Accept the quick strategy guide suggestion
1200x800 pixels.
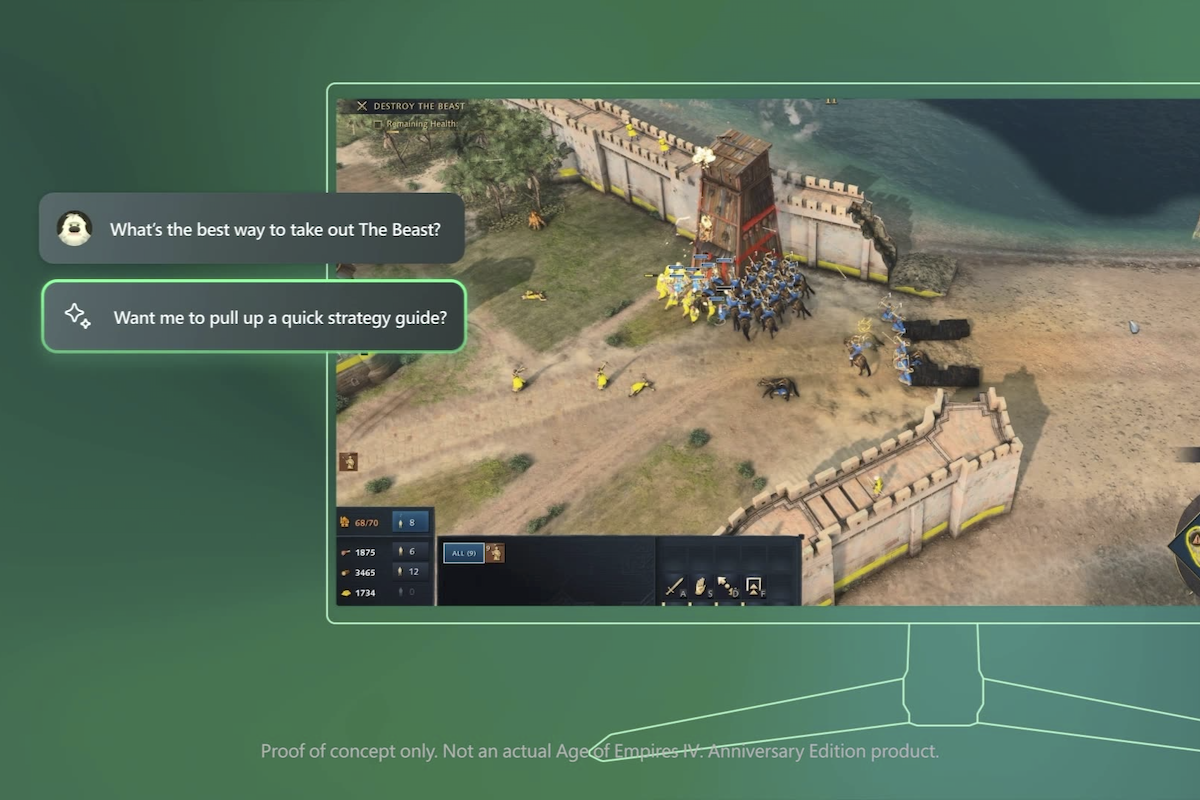tap(254, 317)
